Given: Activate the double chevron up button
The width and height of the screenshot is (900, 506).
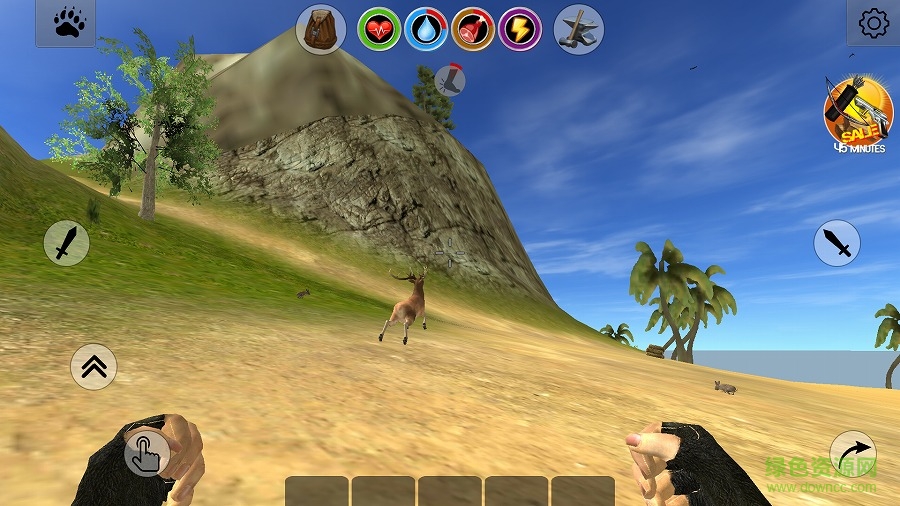Looking at the screenshot, I should tap(94, 367).
